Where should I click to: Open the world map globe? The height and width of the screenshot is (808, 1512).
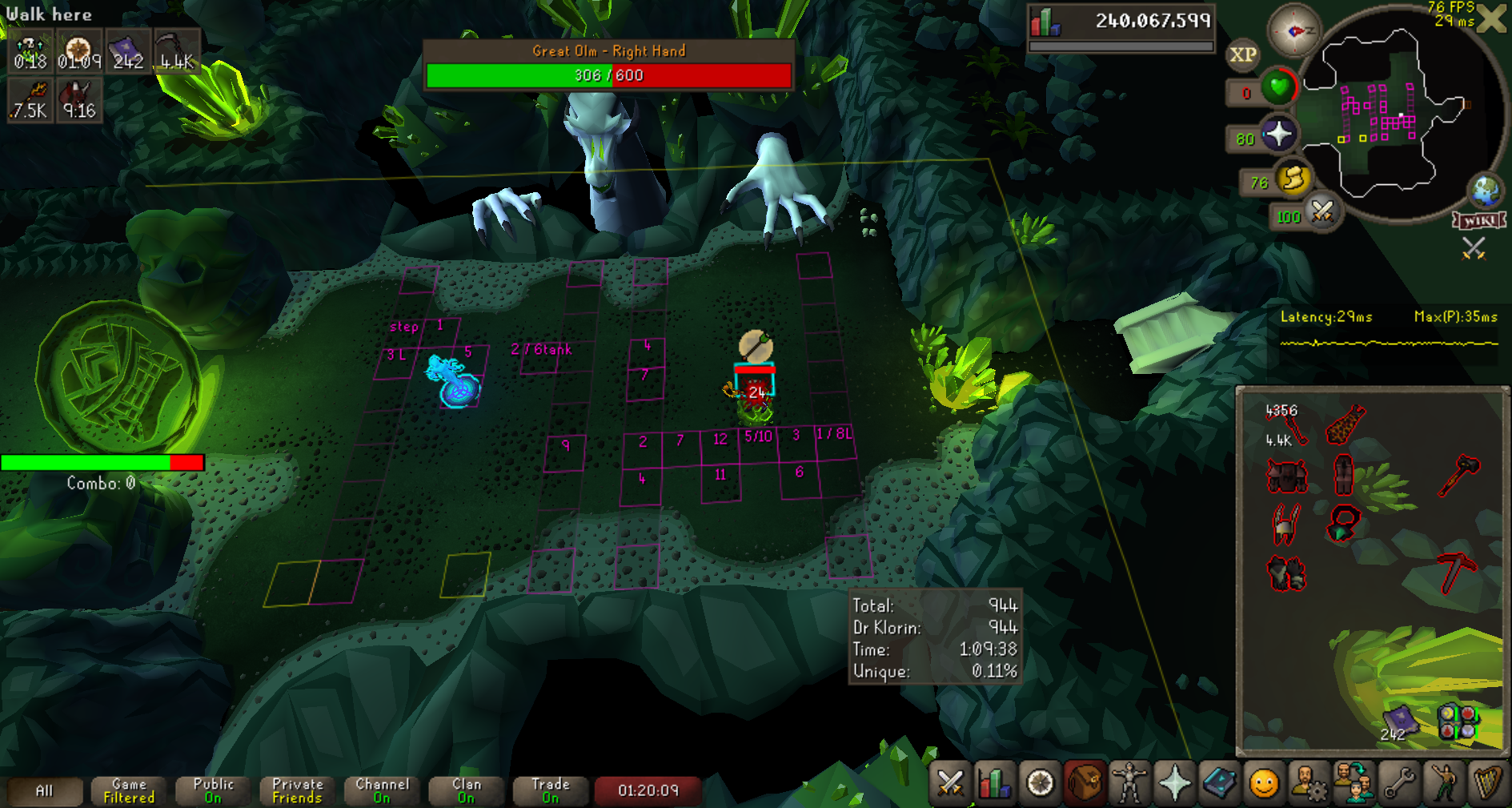click(x=1486, y=191)
